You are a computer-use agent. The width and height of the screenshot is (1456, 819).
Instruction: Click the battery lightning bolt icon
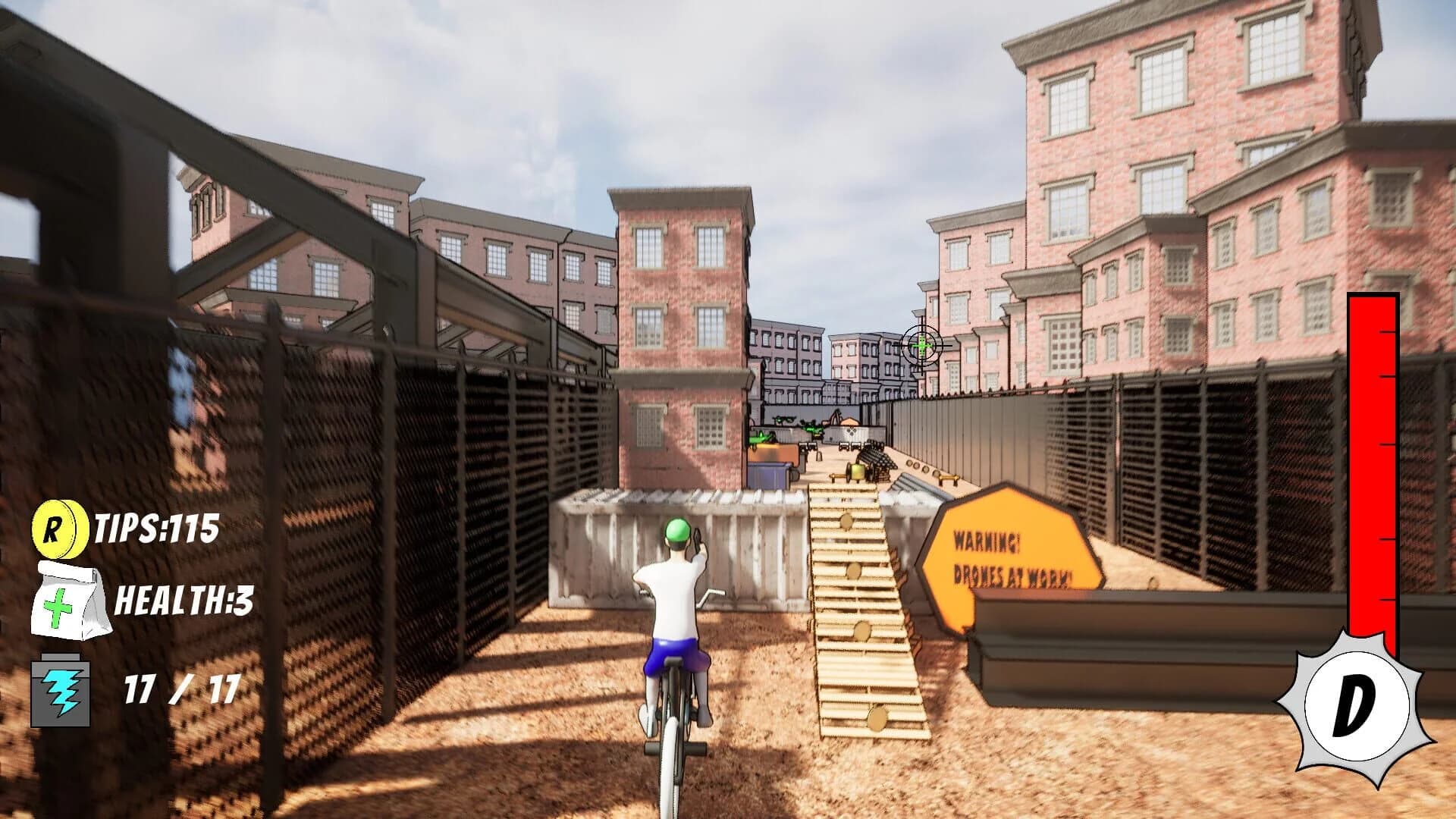[x=61, y=691]
